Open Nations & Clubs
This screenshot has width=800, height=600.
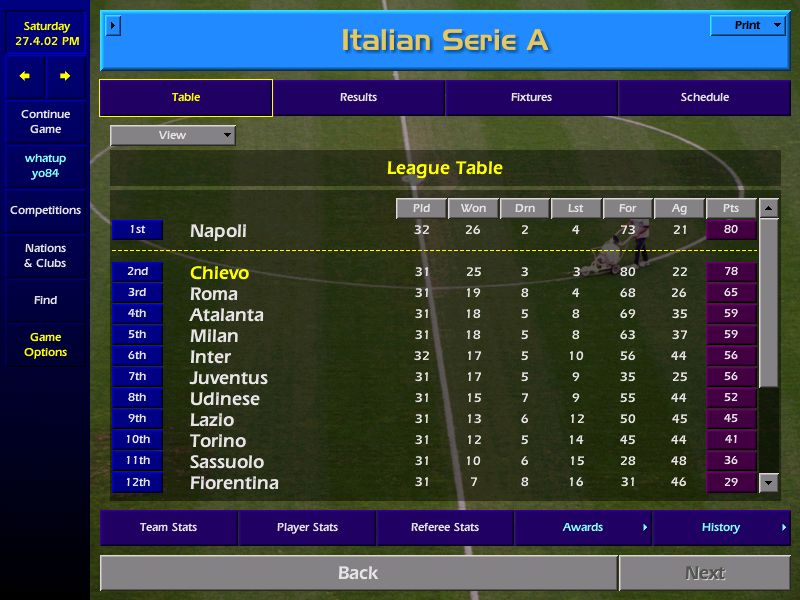coord(45,256)
